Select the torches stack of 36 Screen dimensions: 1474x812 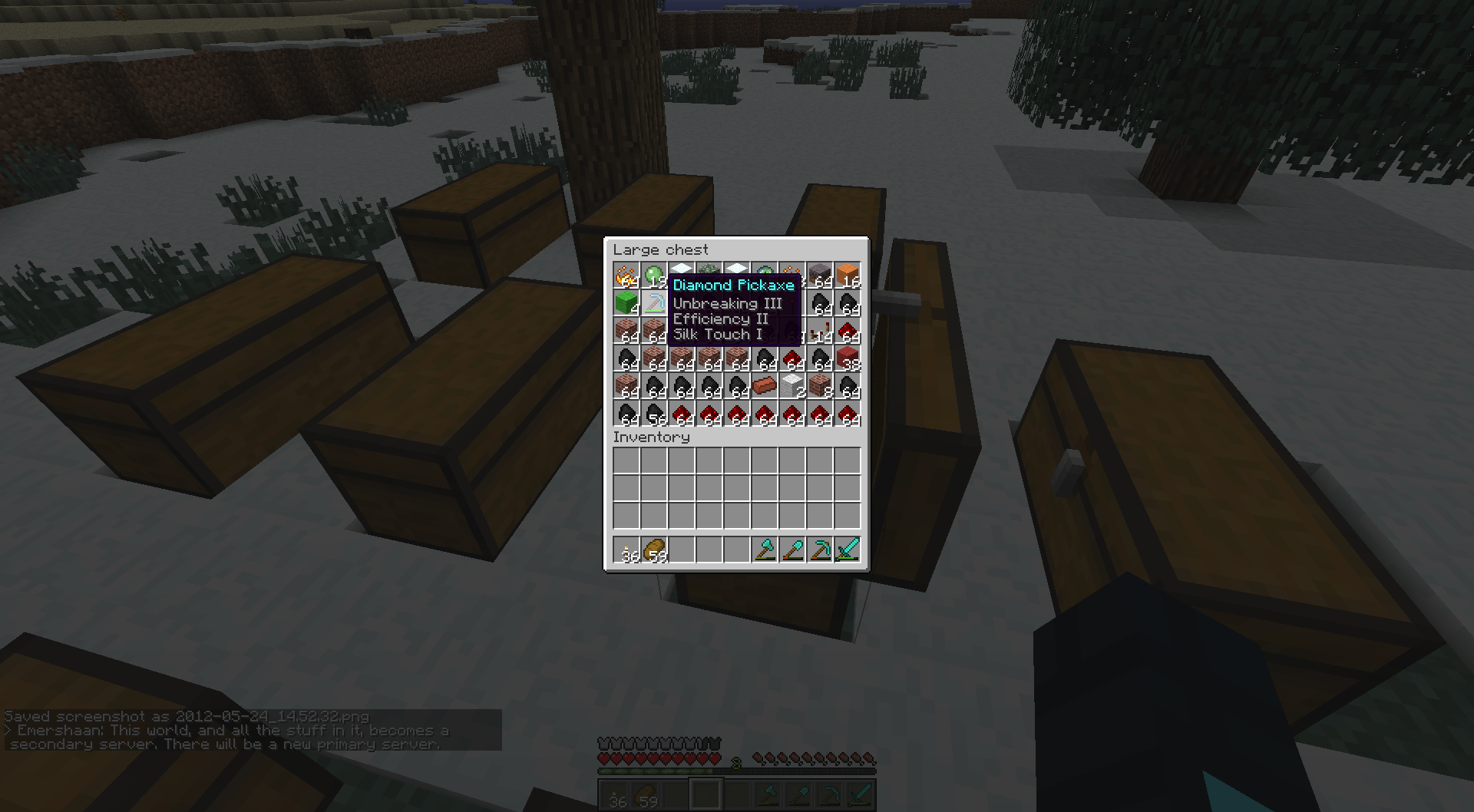(x=628, y=548)
